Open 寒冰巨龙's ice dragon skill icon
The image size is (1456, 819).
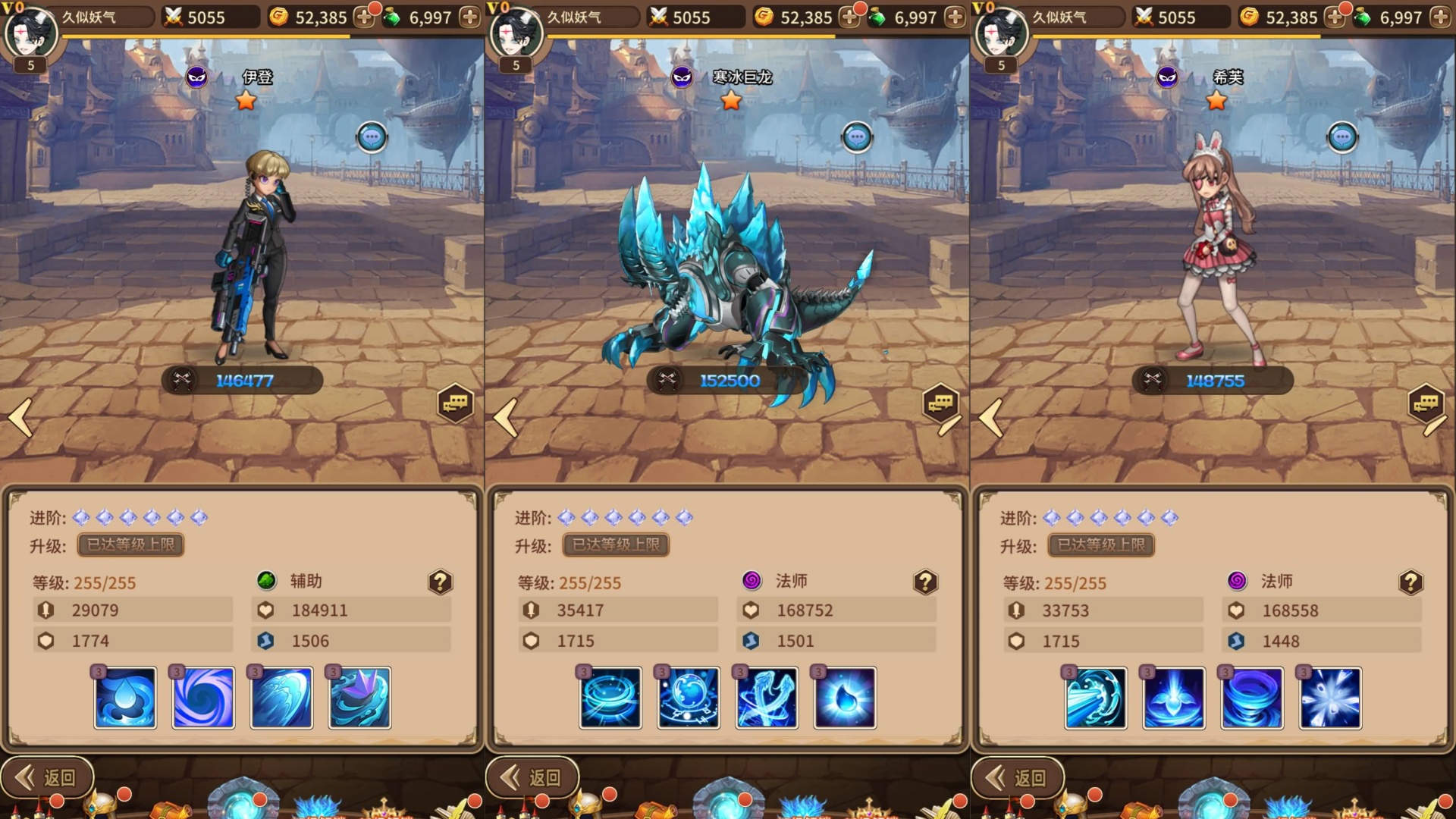click(x=767, y=698)
